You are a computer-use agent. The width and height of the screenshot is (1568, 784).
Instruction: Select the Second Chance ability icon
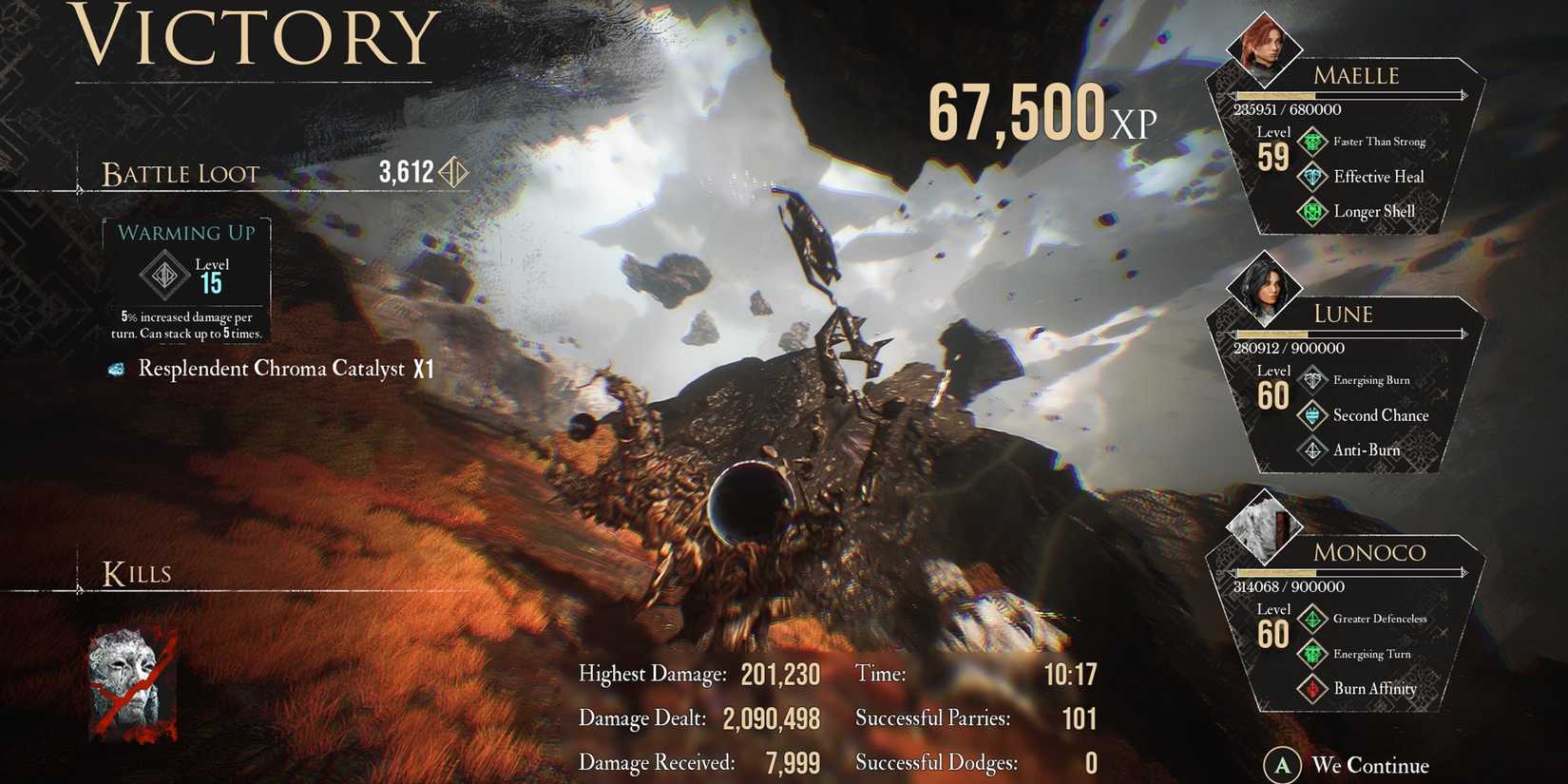(1313, 415)
